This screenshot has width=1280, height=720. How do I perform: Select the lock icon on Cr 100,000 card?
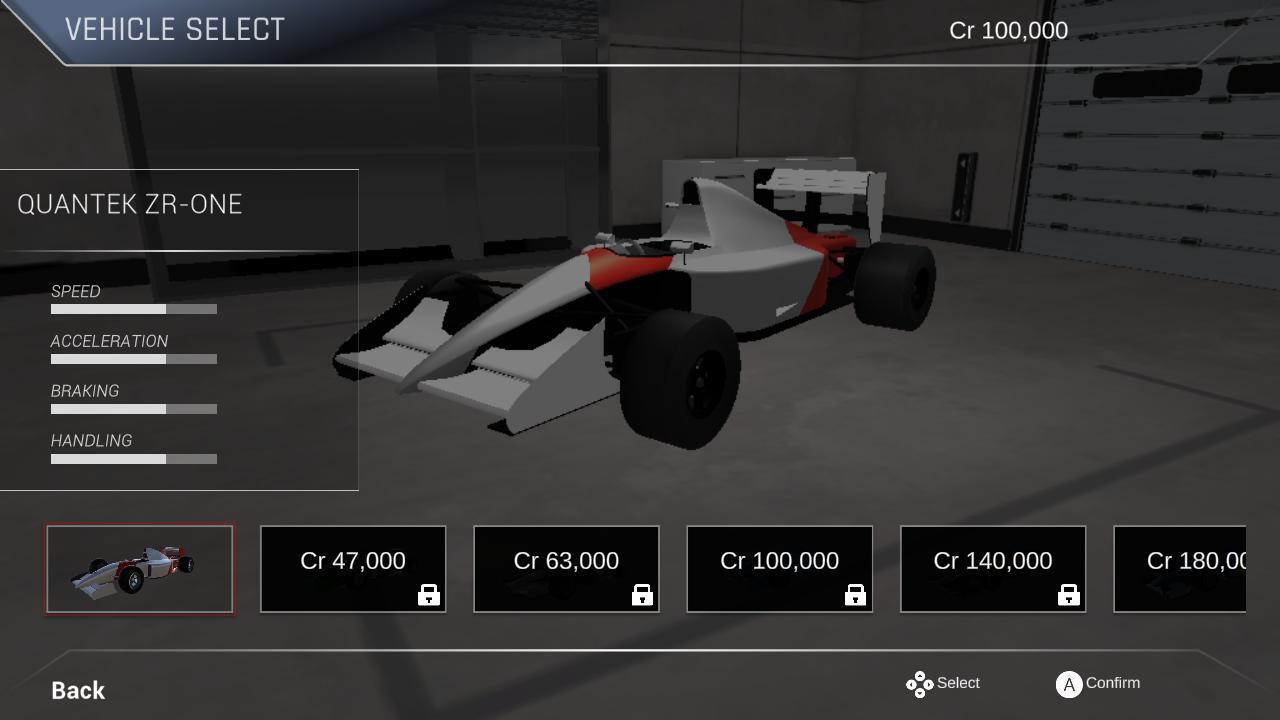point(855,594)
